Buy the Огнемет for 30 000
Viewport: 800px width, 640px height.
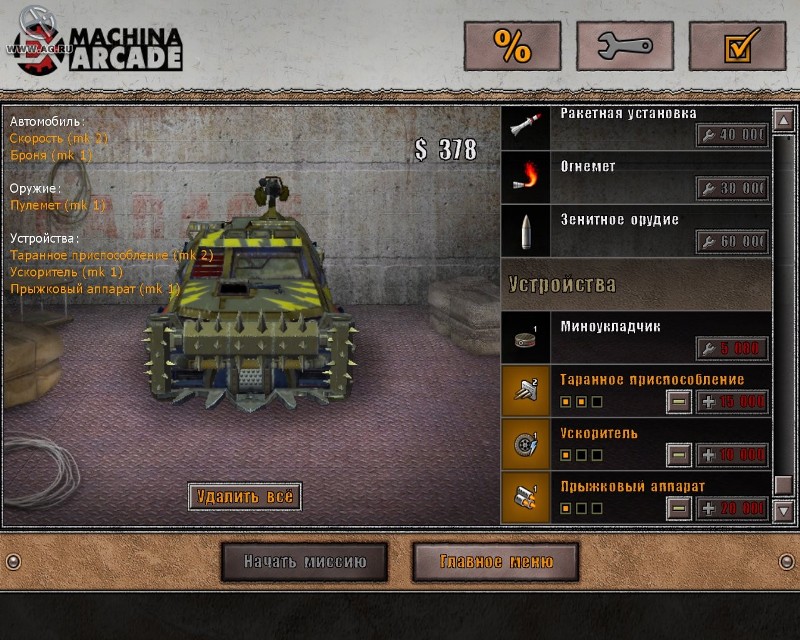point(732,188)
